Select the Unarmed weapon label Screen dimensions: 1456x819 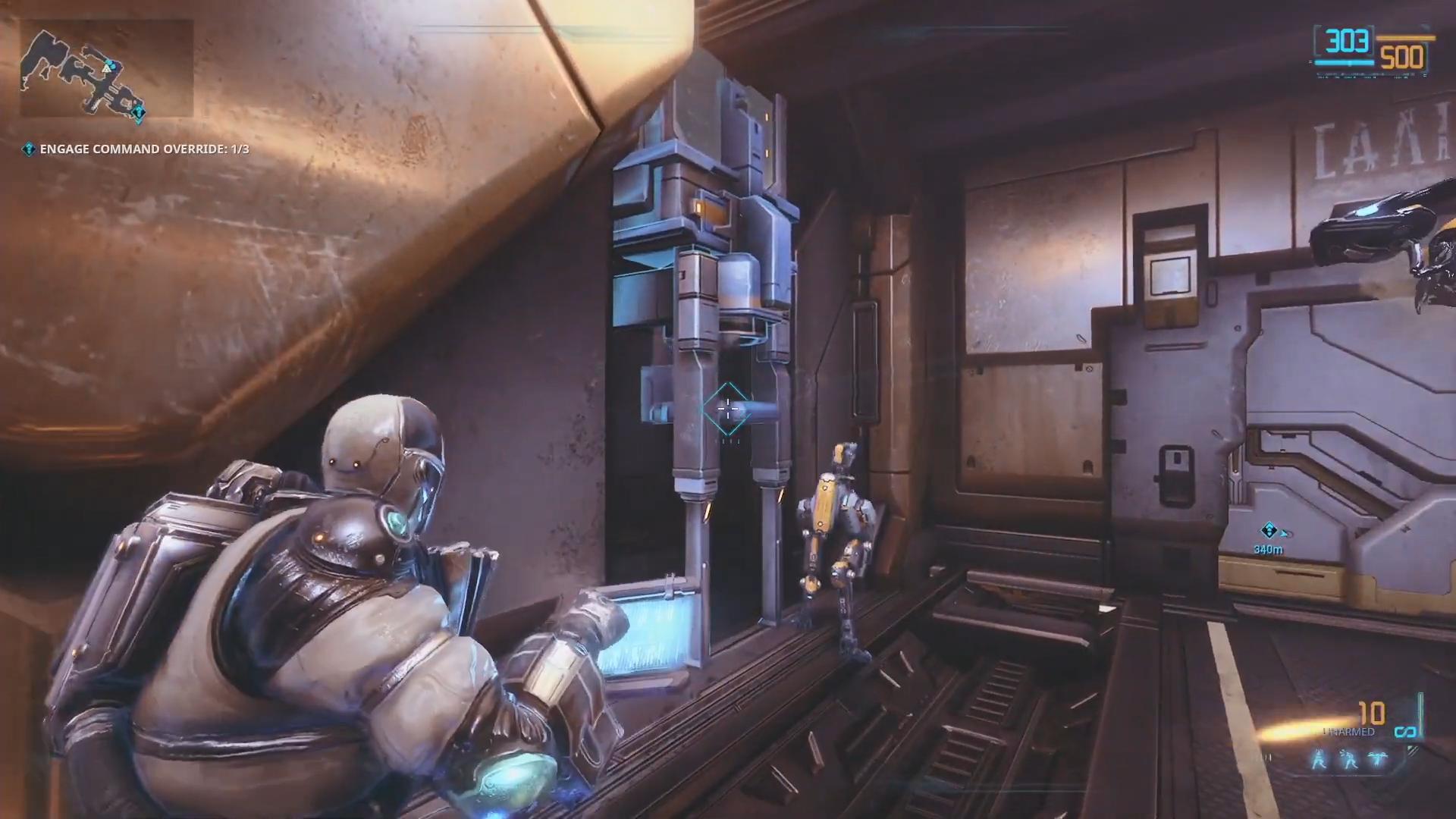(x=1349, y=732)
